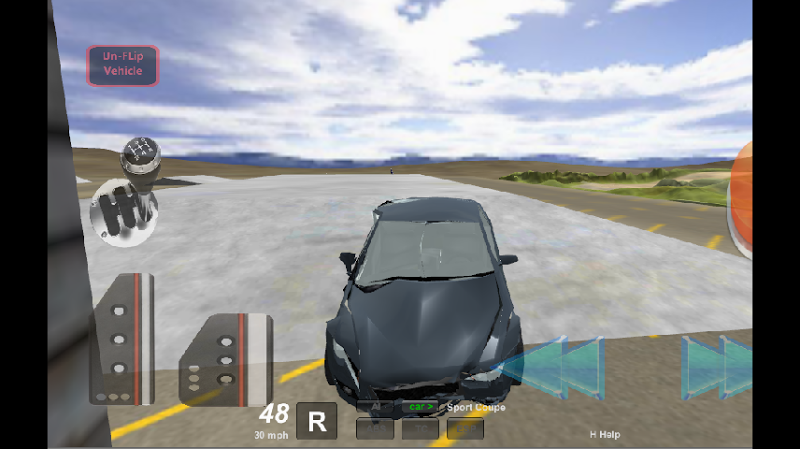The image size is (800, 449).
Task: Toggle the ABS driving aid button
Action: tap(375, 429)
